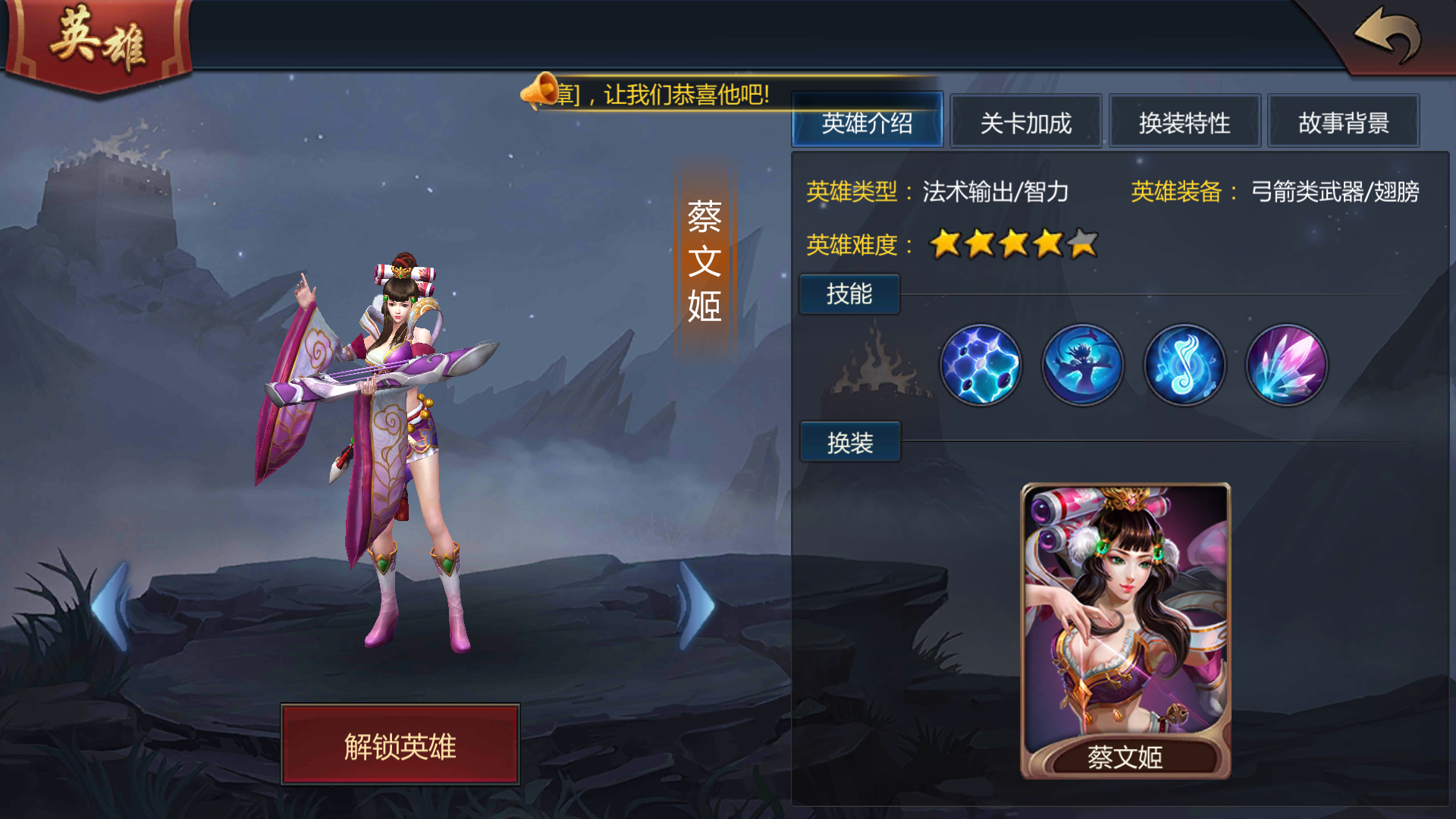Switch to the 英雄介绍 tab

867,121
